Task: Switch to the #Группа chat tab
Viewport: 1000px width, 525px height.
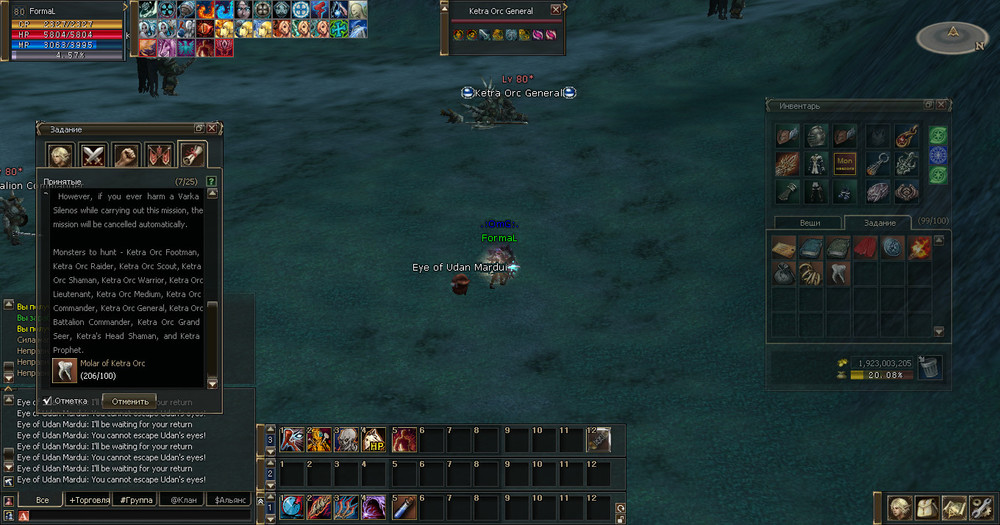Action: pos(135,498)
